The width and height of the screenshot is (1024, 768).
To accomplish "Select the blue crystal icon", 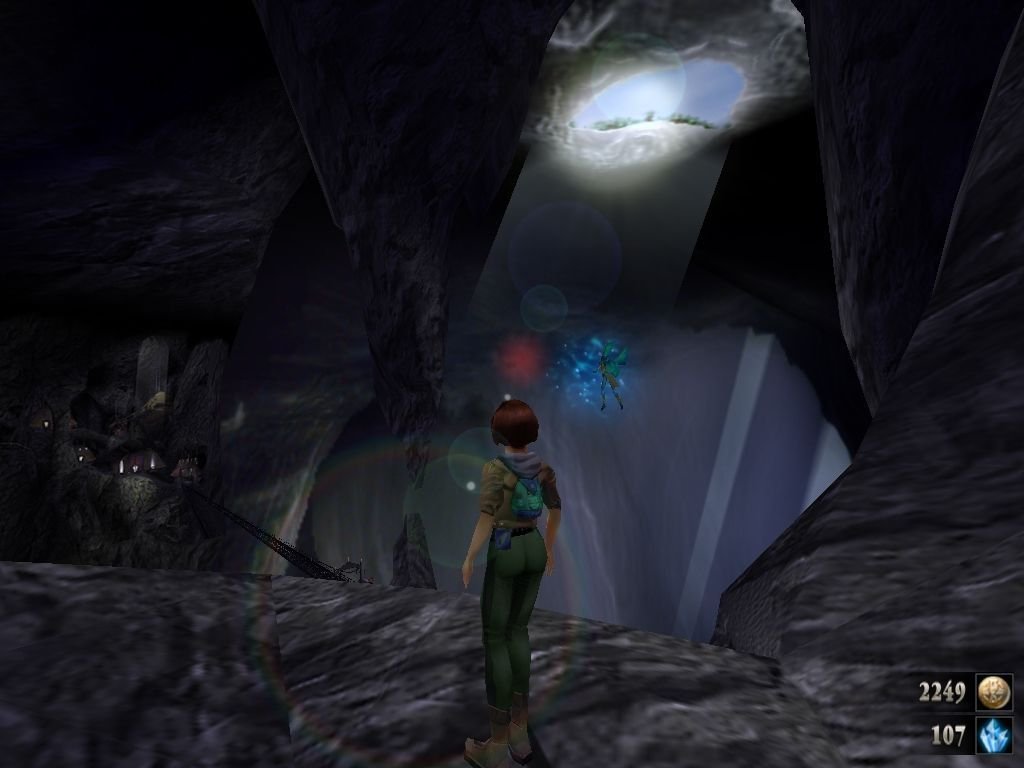I will pyautogui.click(x=994, y=735).
